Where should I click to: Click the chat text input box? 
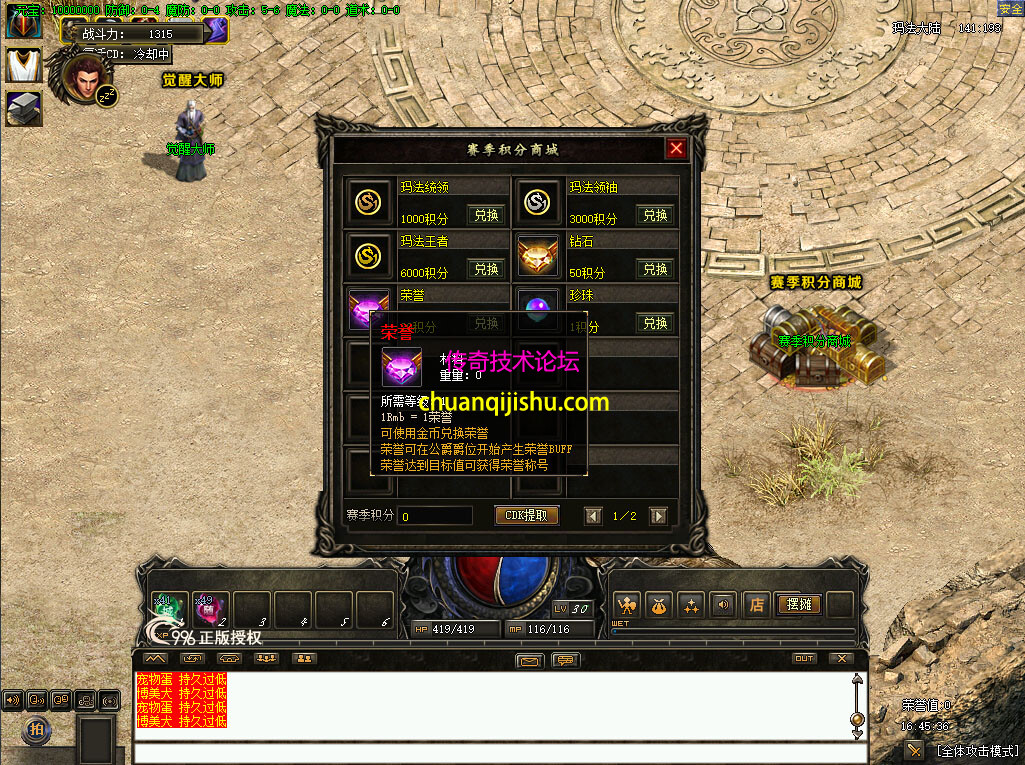tap(490, 751)
